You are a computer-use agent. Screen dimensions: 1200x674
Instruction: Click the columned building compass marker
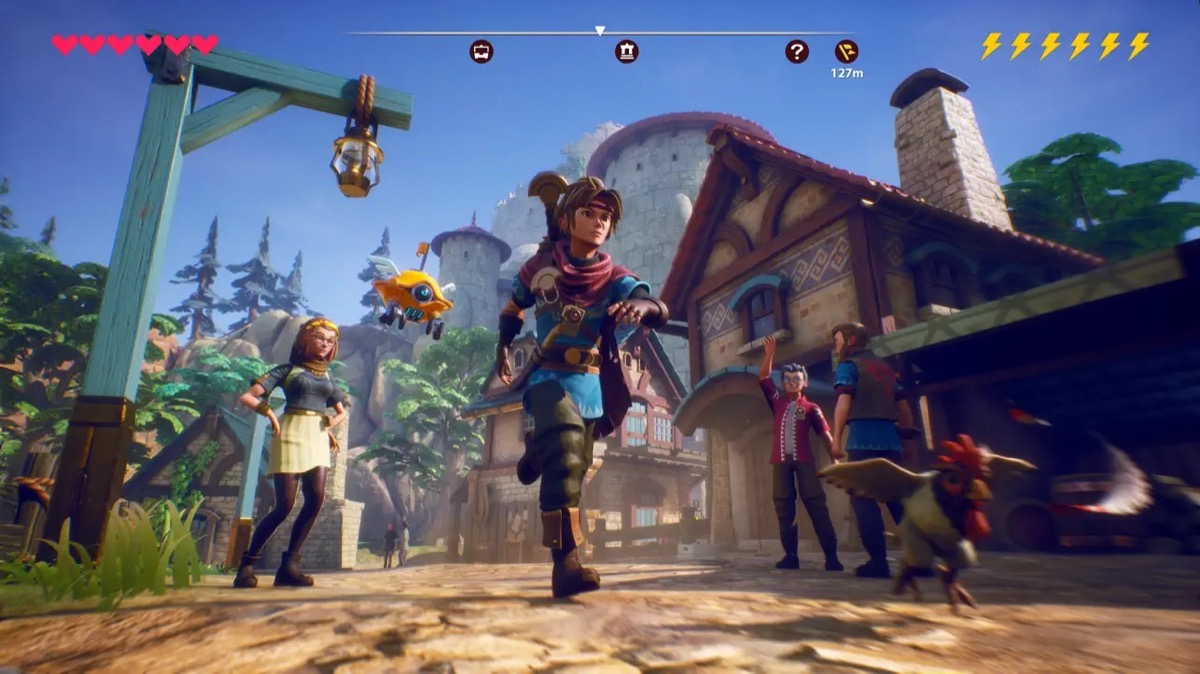pyautogui.click(x=627, y=51)
